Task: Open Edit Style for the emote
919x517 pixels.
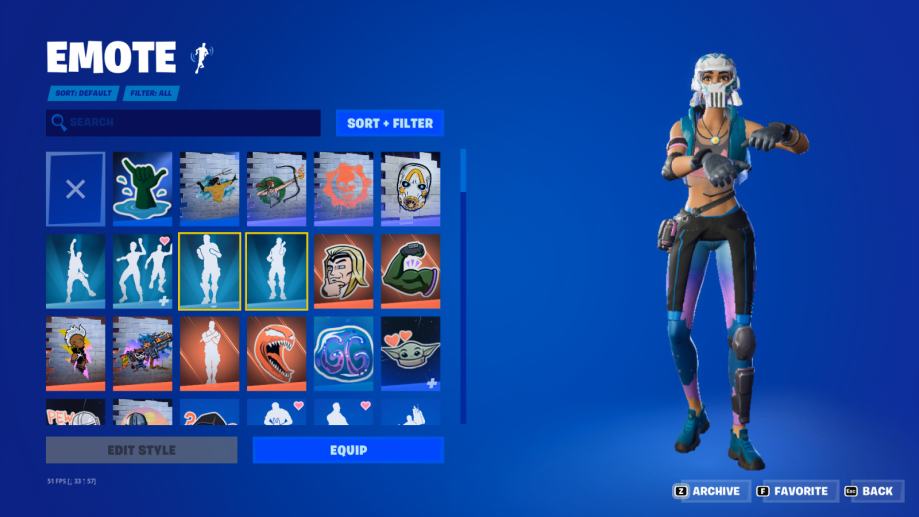Action: (141, 450)
